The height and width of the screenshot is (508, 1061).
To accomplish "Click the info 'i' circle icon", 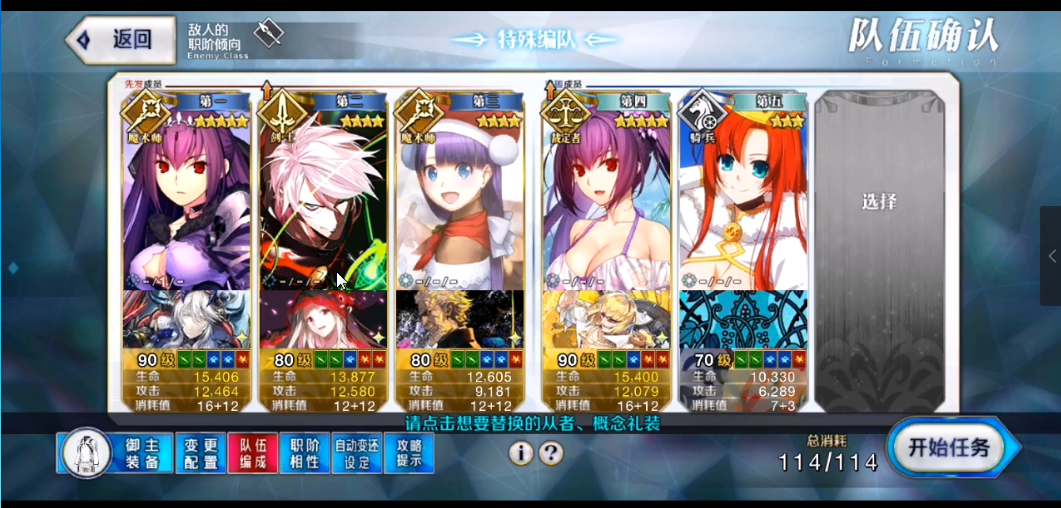I will pos(520,453).
